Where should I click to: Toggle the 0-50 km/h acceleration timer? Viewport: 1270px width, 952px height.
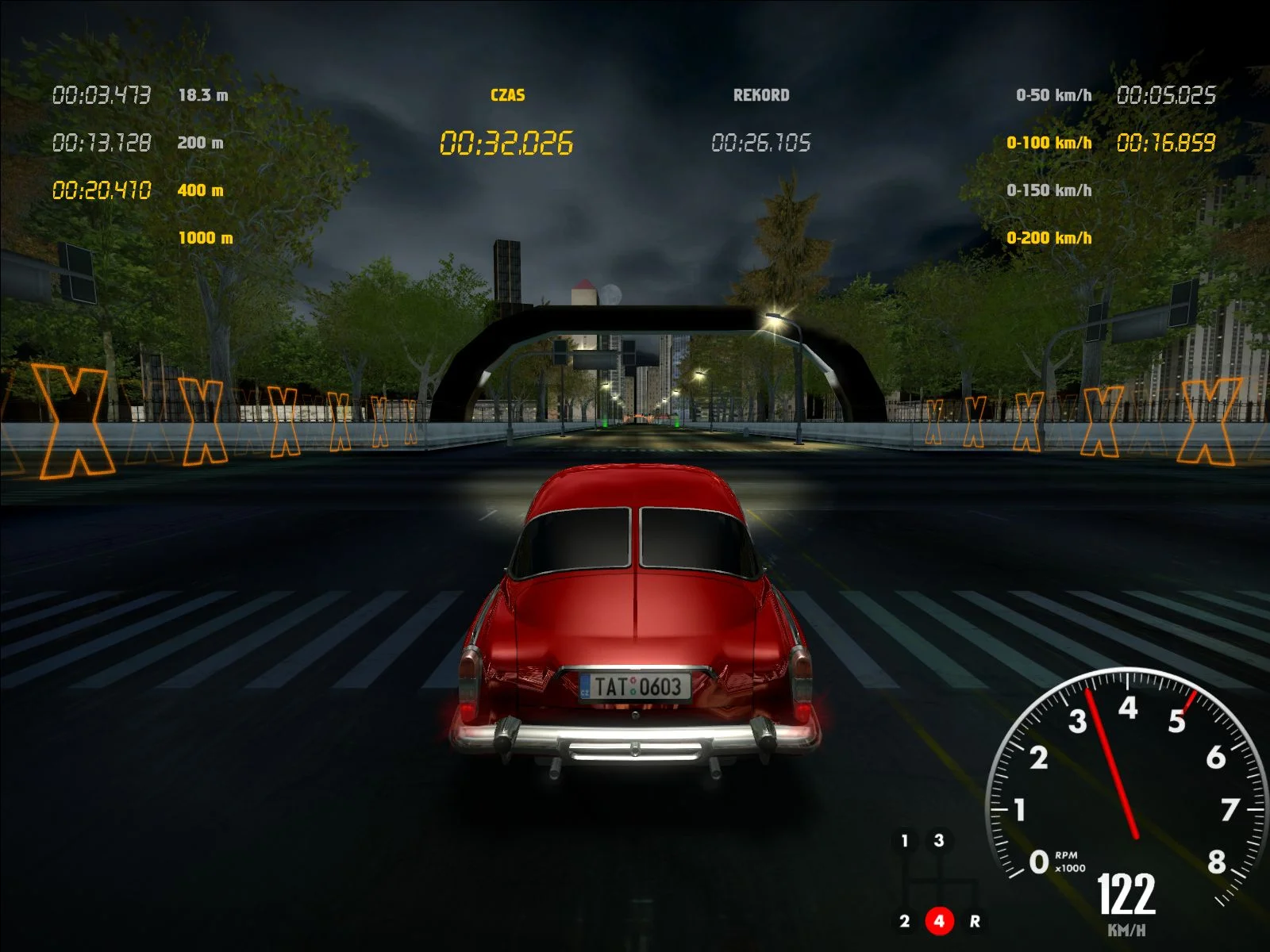click(x=1055, y=94)
